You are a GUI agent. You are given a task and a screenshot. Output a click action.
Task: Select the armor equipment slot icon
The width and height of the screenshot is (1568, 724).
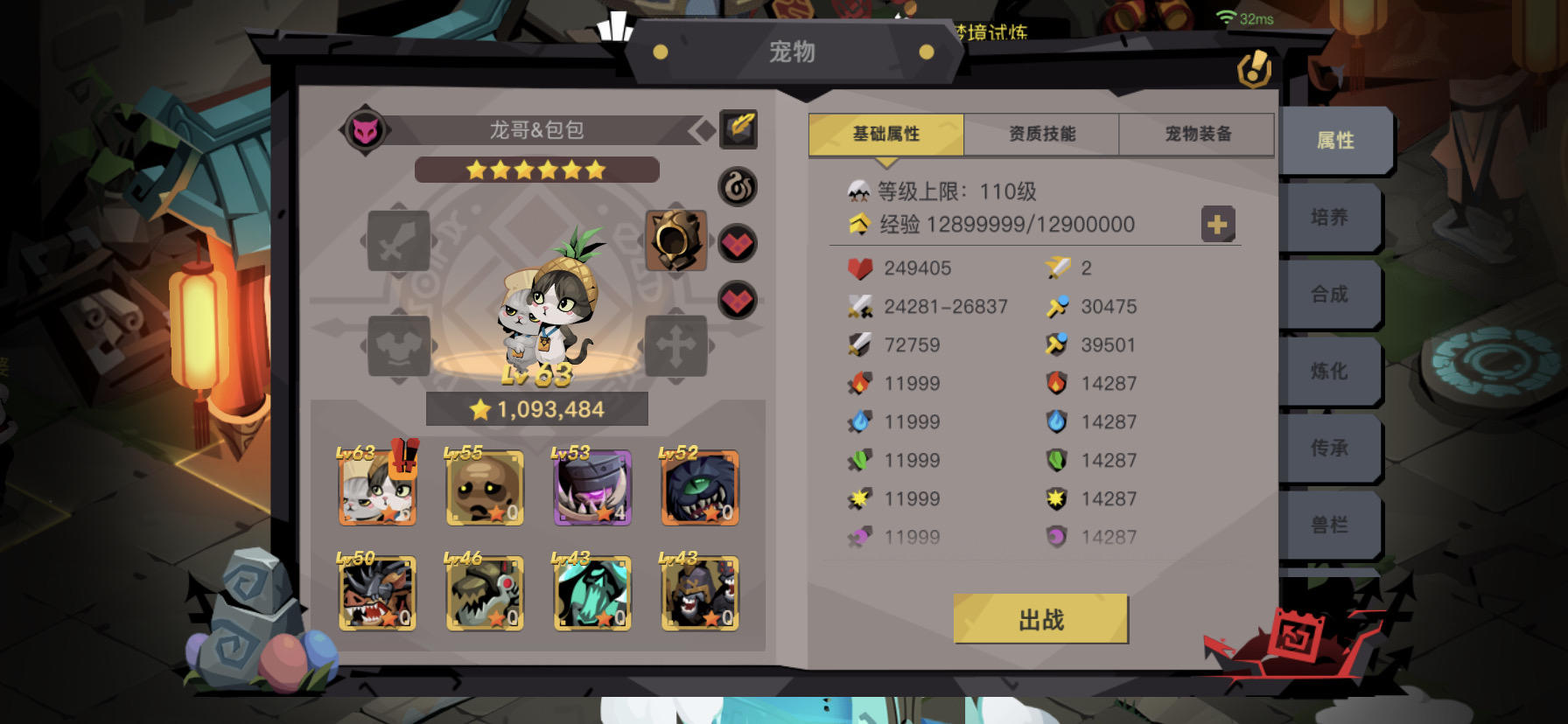point(399,344)
